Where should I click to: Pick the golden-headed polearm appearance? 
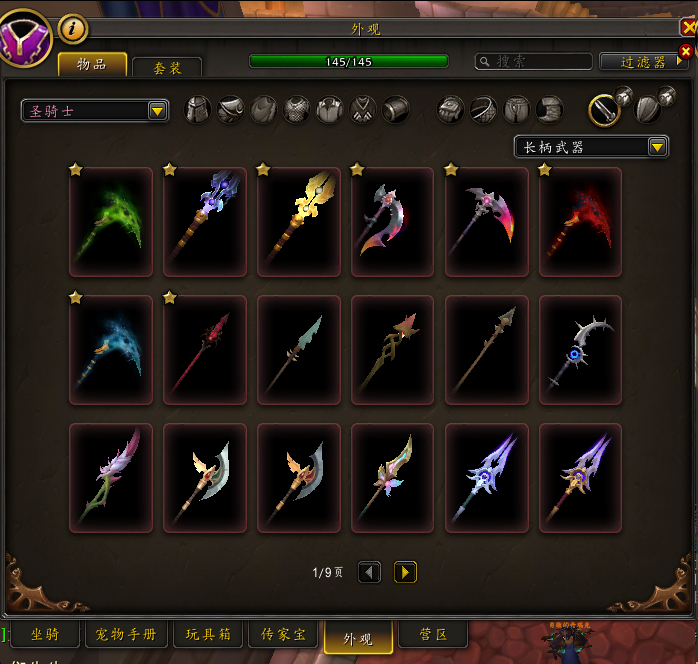tap(298, 221)
